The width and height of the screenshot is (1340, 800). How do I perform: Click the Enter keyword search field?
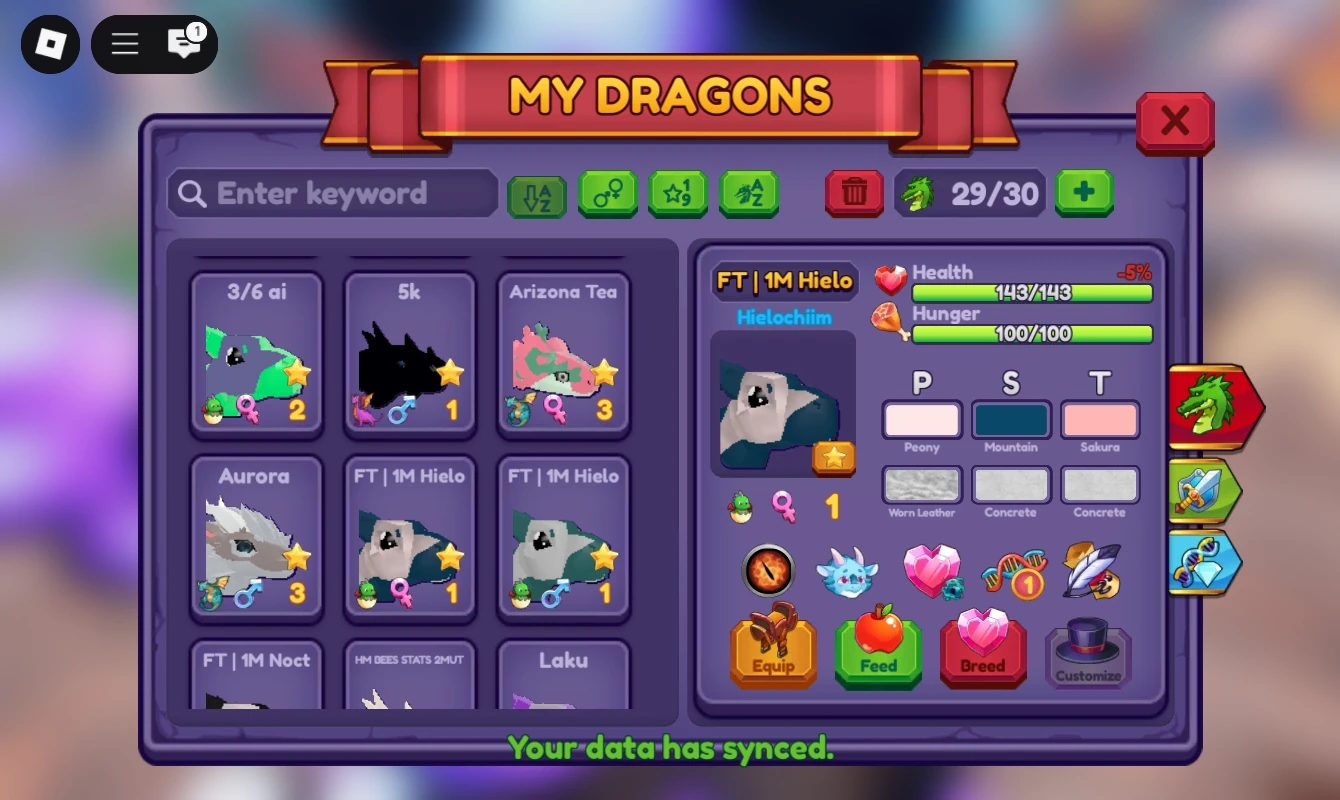pos(332,193)
